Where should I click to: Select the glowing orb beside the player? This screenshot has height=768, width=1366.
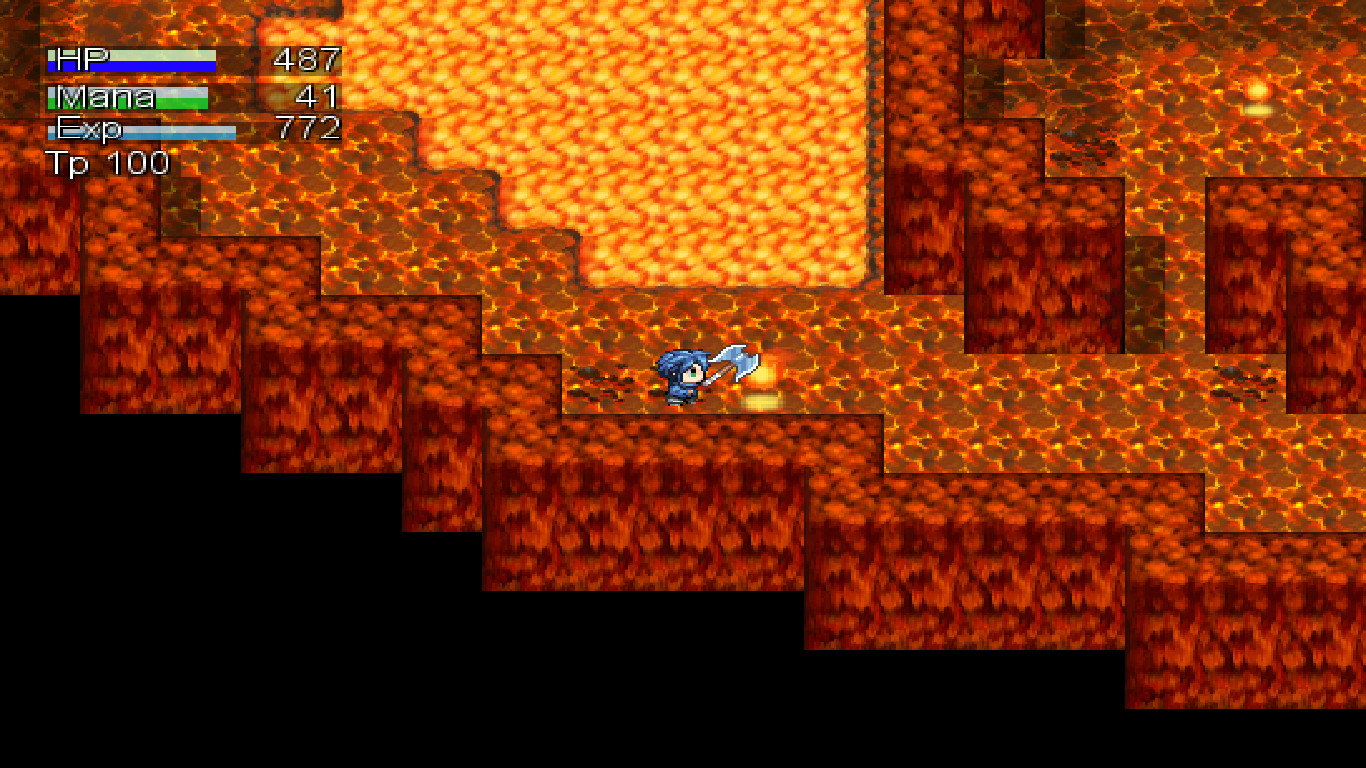tap(763, 375)
